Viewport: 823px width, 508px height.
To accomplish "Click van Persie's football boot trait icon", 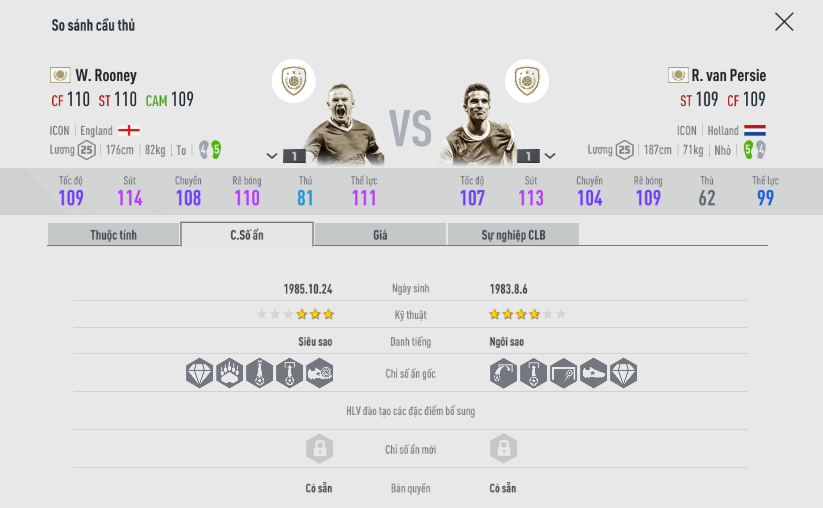I will tap(593, 374).
